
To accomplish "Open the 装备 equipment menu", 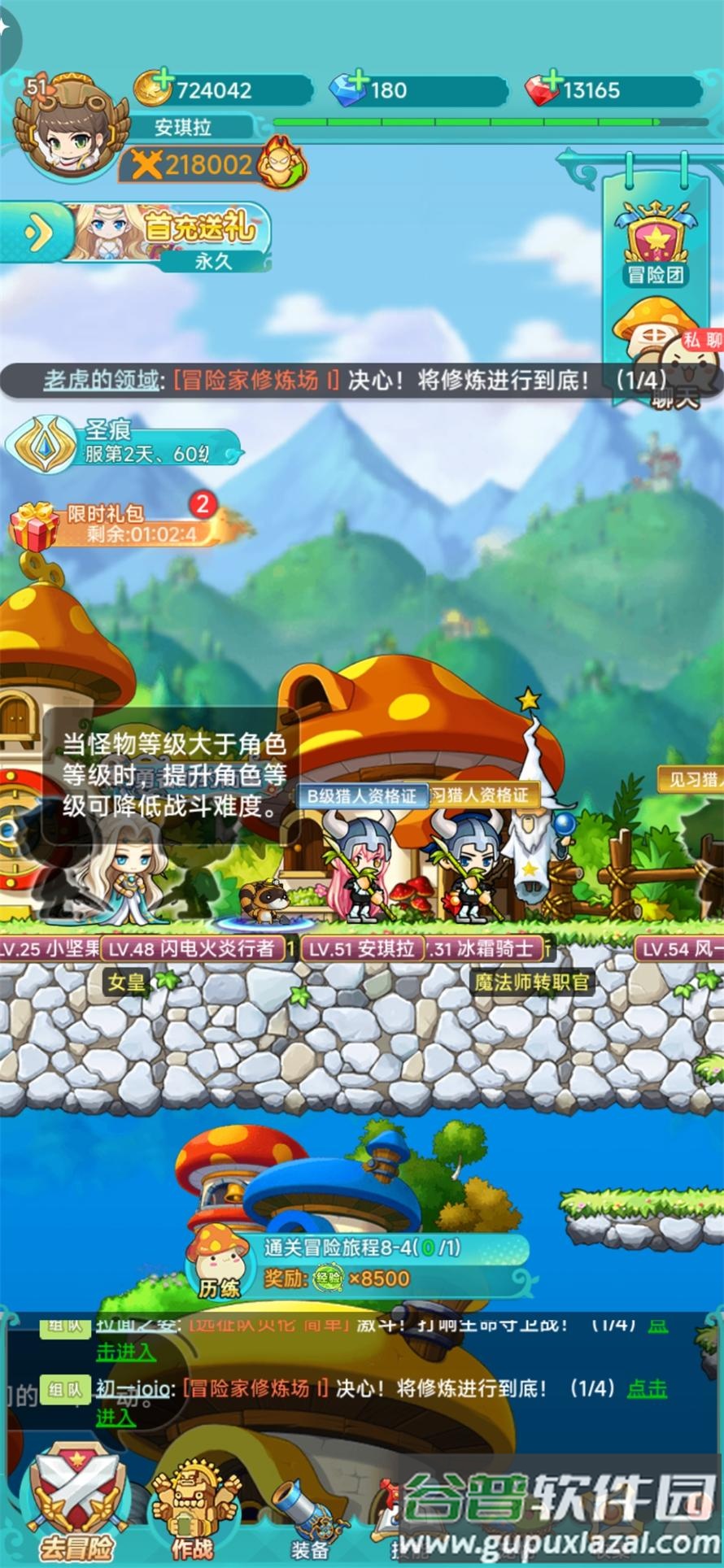I will click(x=309, y=1517).
